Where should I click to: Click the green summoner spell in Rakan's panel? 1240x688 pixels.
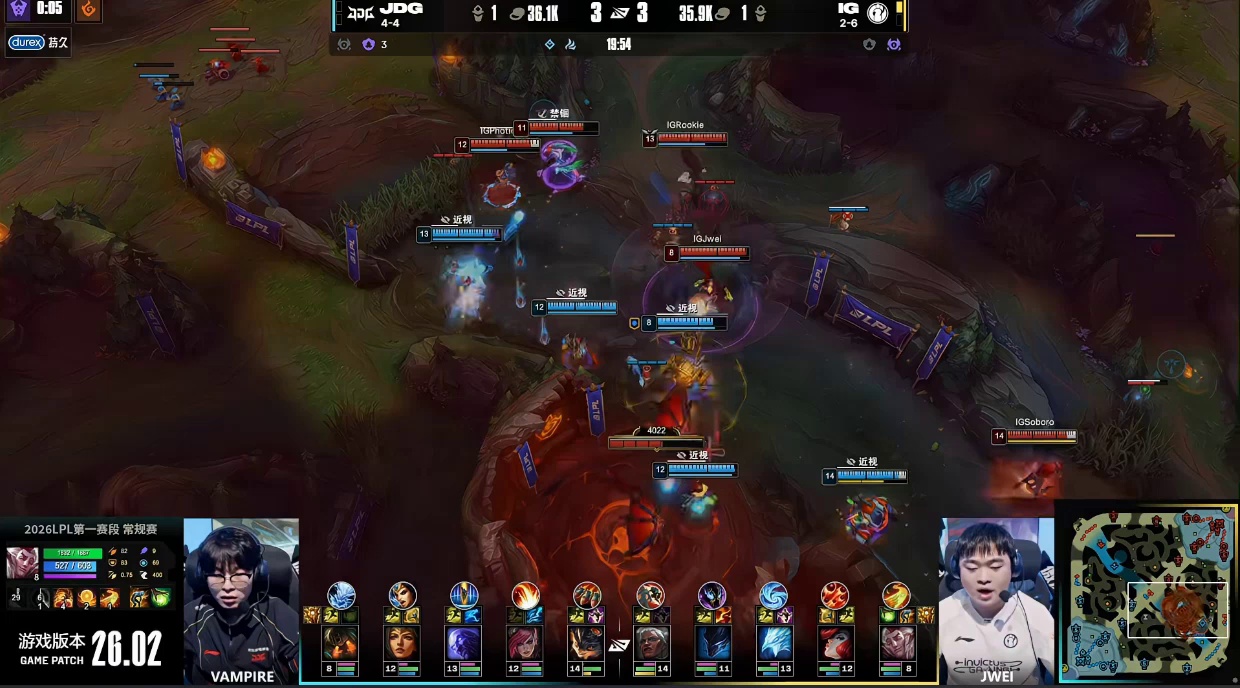click(160, 598)
